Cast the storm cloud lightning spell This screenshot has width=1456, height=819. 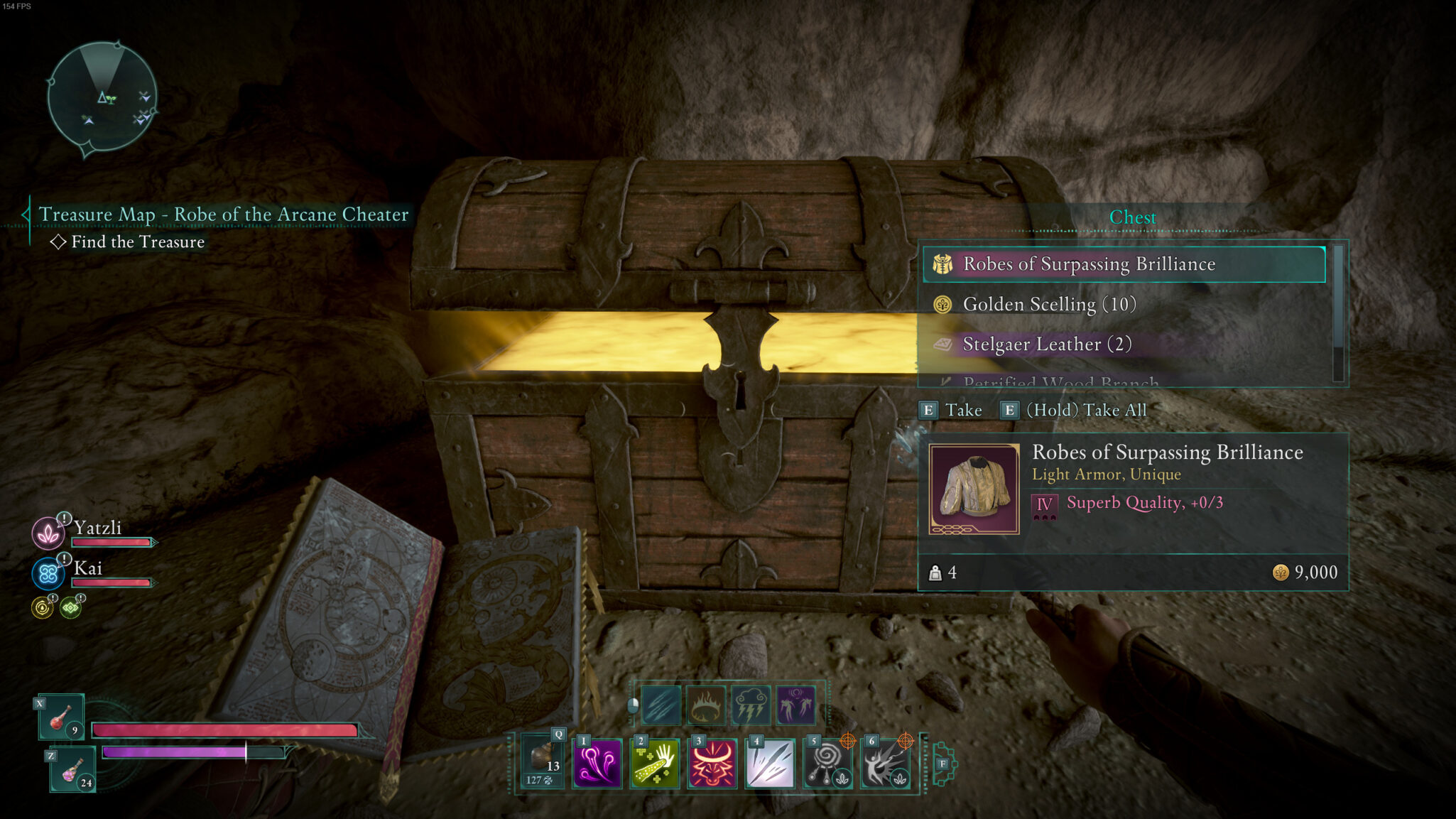coord(751,705)
